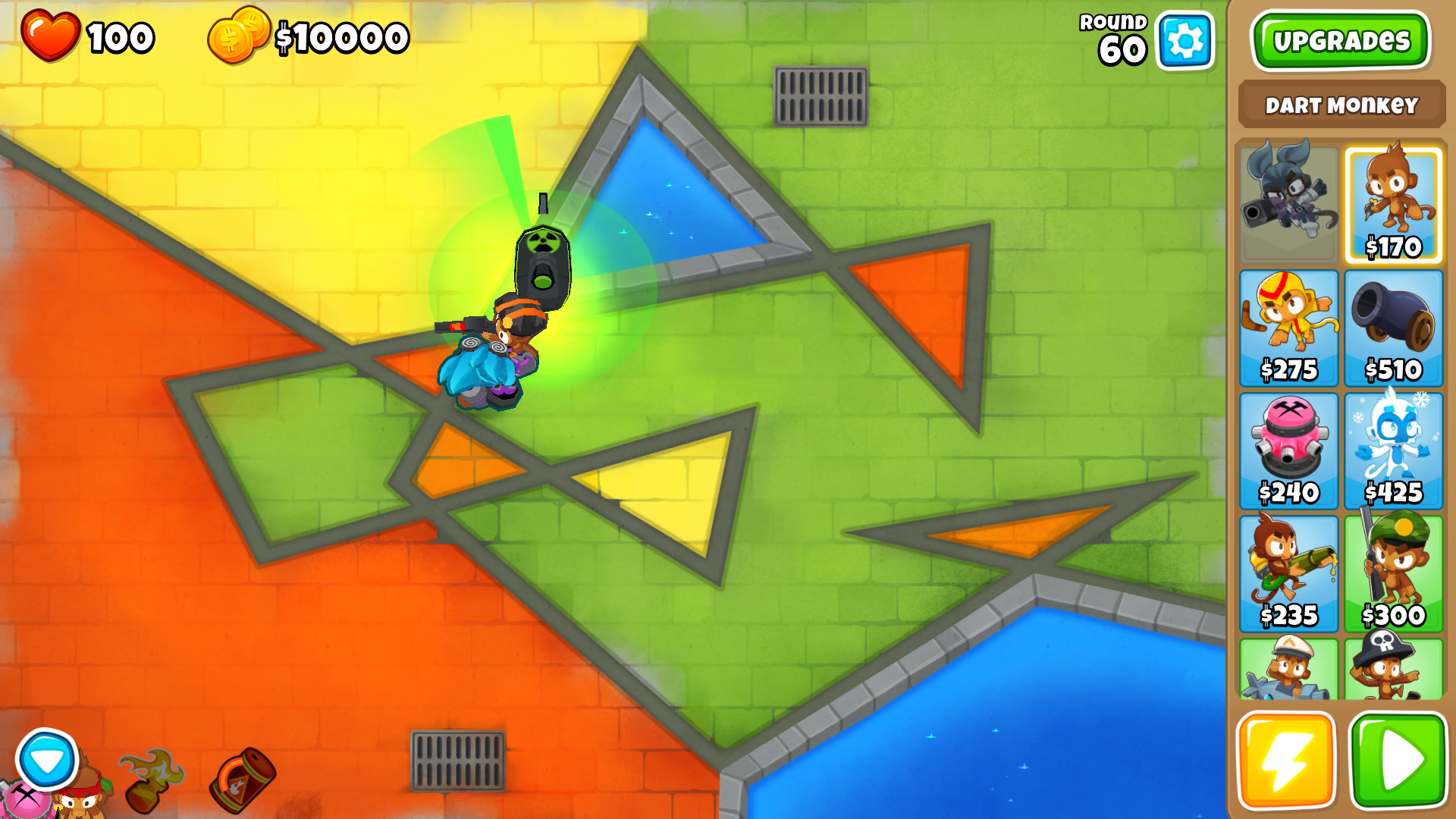Select the Dart Monkey tower icon

click(1392, 201)
